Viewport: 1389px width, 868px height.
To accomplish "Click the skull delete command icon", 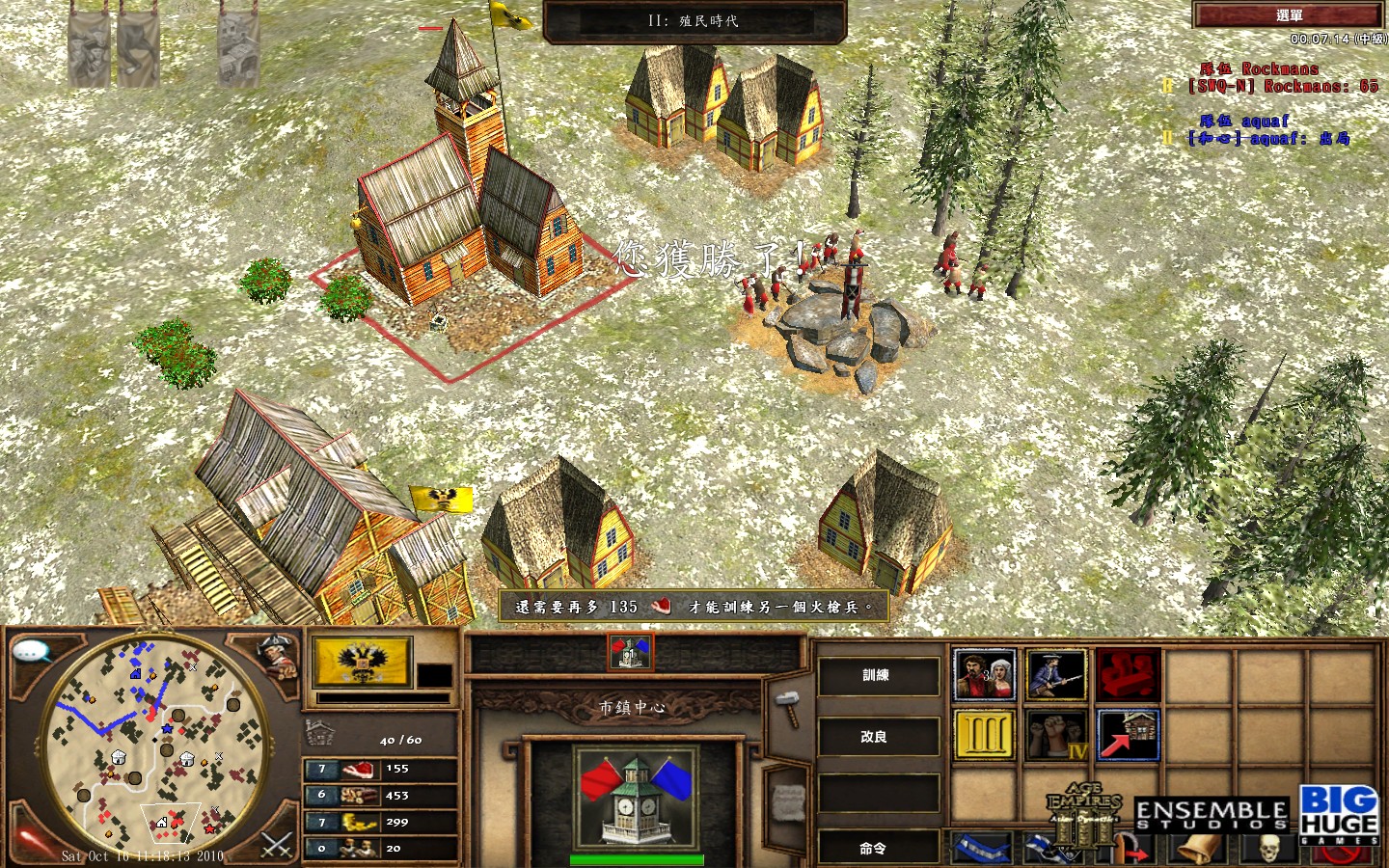I will click(1269, 849).
